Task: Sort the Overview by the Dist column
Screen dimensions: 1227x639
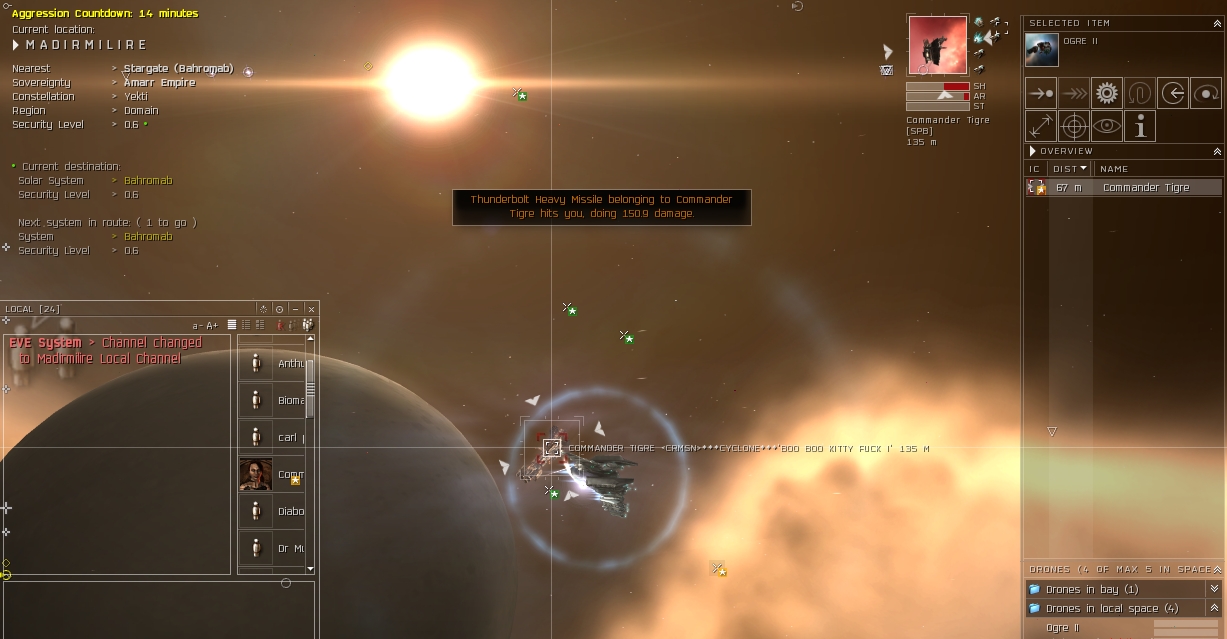Action: click(1070, 169)
